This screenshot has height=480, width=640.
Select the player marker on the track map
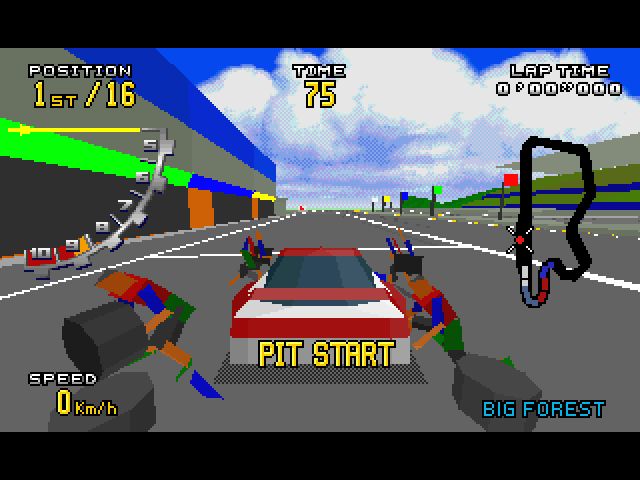pos(519,238)
